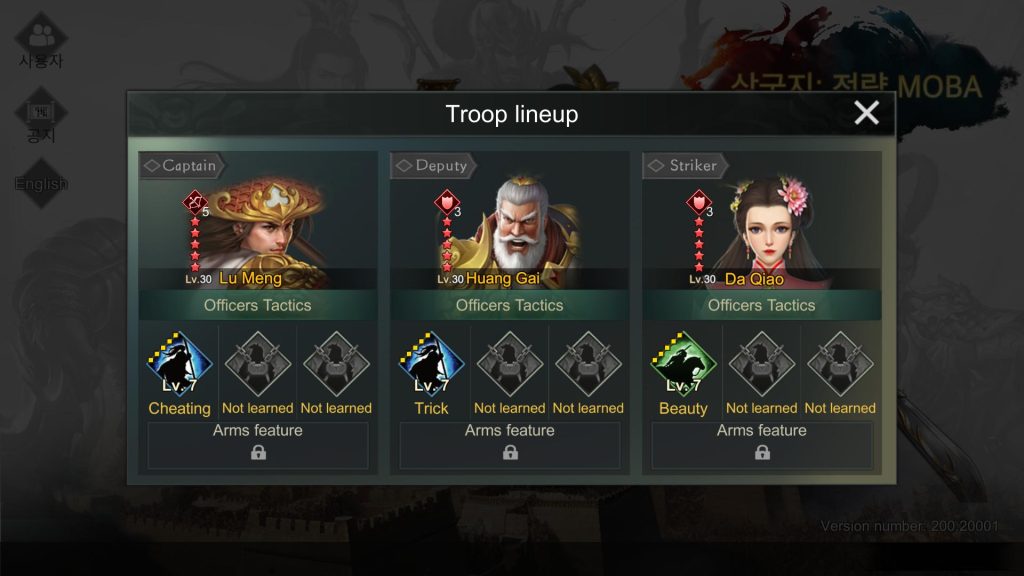This screenshot has height=576, width=1024.
Task: Open the Cheating tactic icon
Action: click(180, 366)
